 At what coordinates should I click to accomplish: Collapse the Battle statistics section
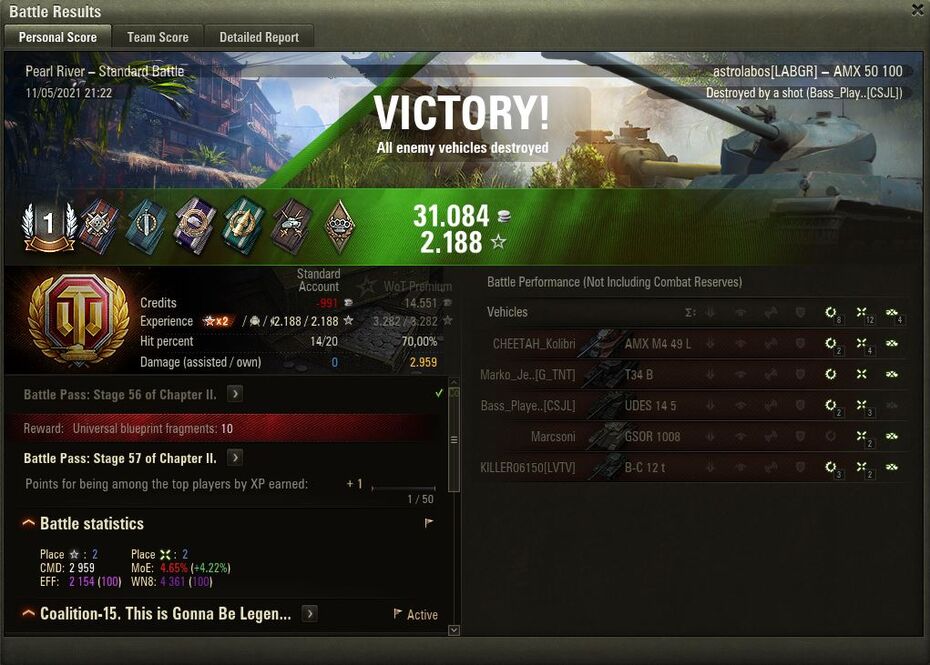coord(28,524)
